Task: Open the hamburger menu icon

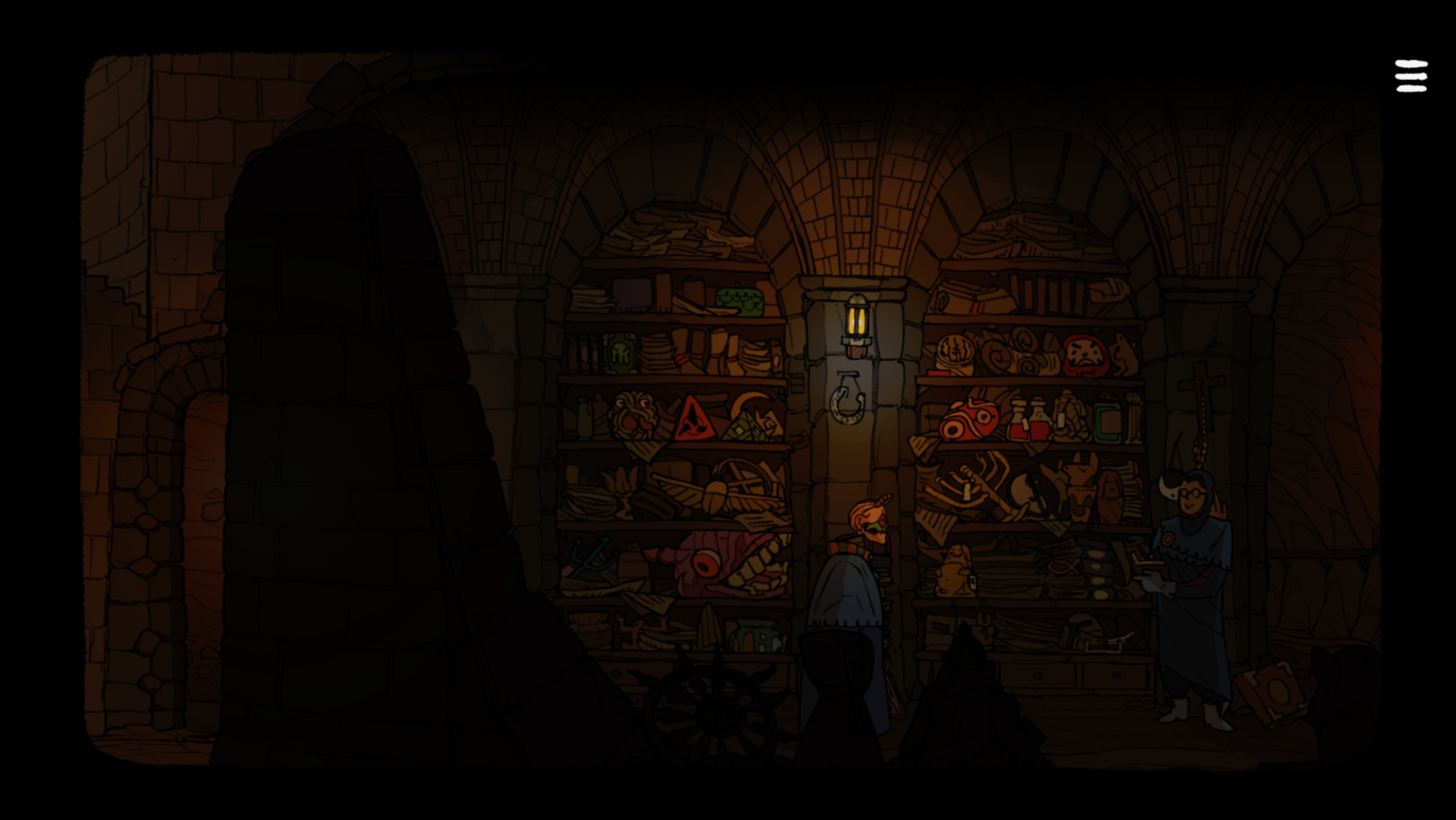Action: pyautogui.click(x=1410, y=76)
